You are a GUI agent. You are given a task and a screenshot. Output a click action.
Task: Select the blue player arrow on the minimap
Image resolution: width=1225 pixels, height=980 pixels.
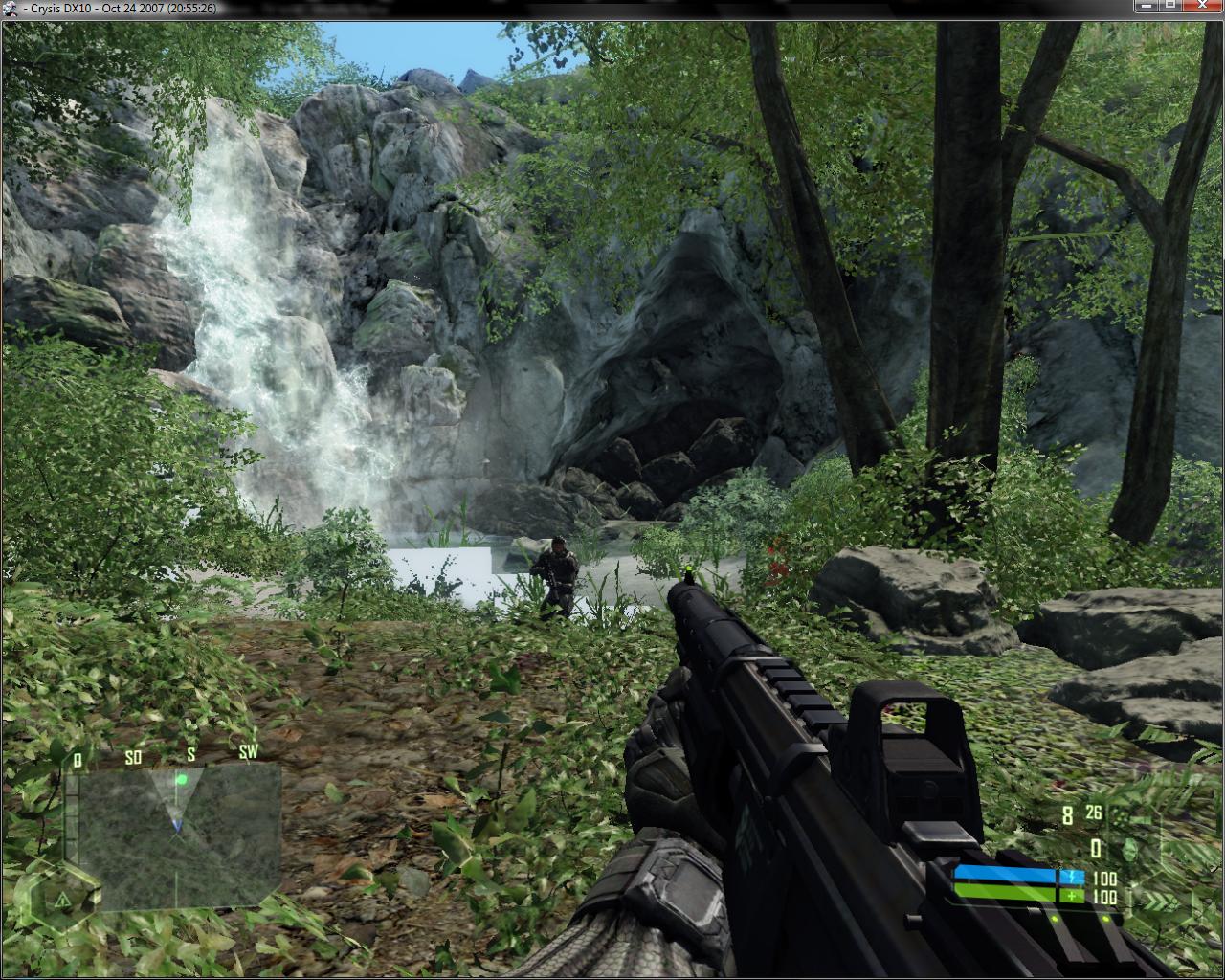pyautogui.click(x=177, y=825)
